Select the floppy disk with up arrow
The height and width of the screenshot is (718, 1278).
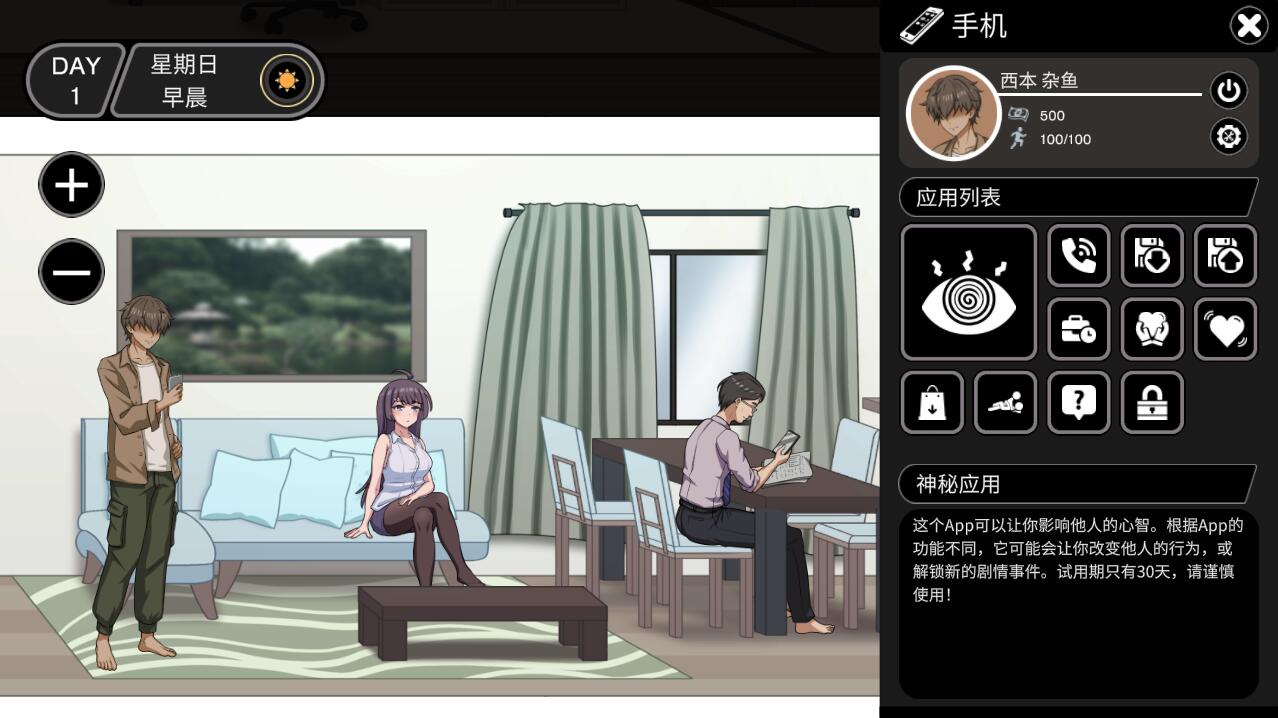click(x=1225, y=256)
